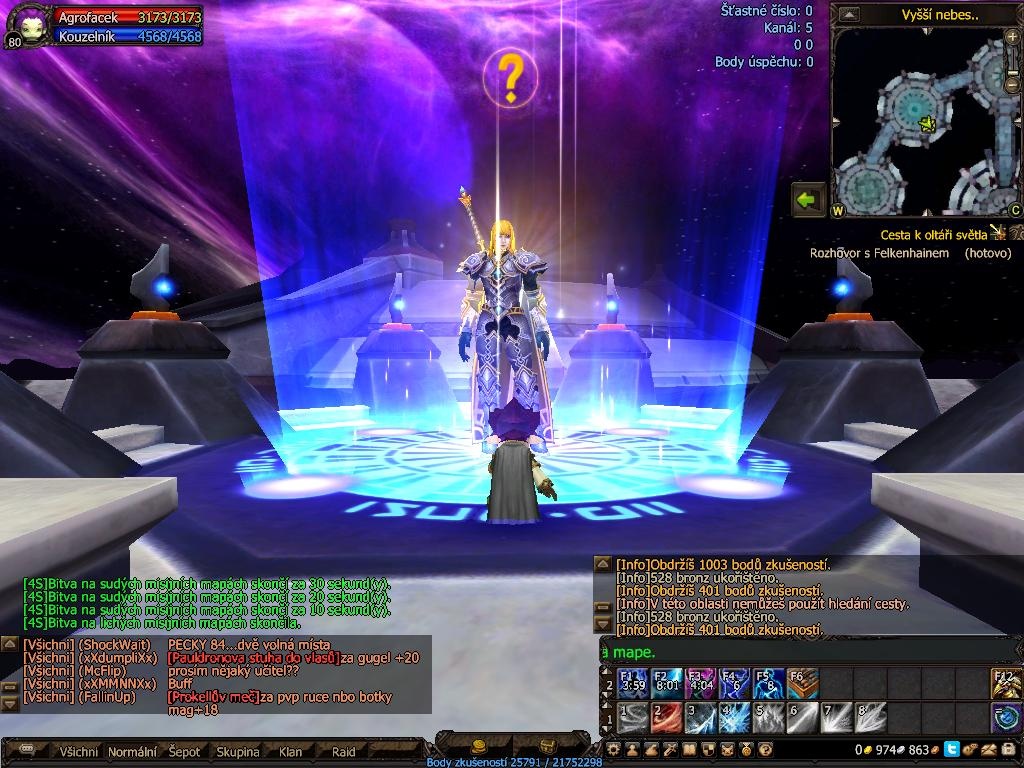Screen dimensions: 1024x768
Task: Use the F12 golden winged icon
Action: (x=1006, y=684)
